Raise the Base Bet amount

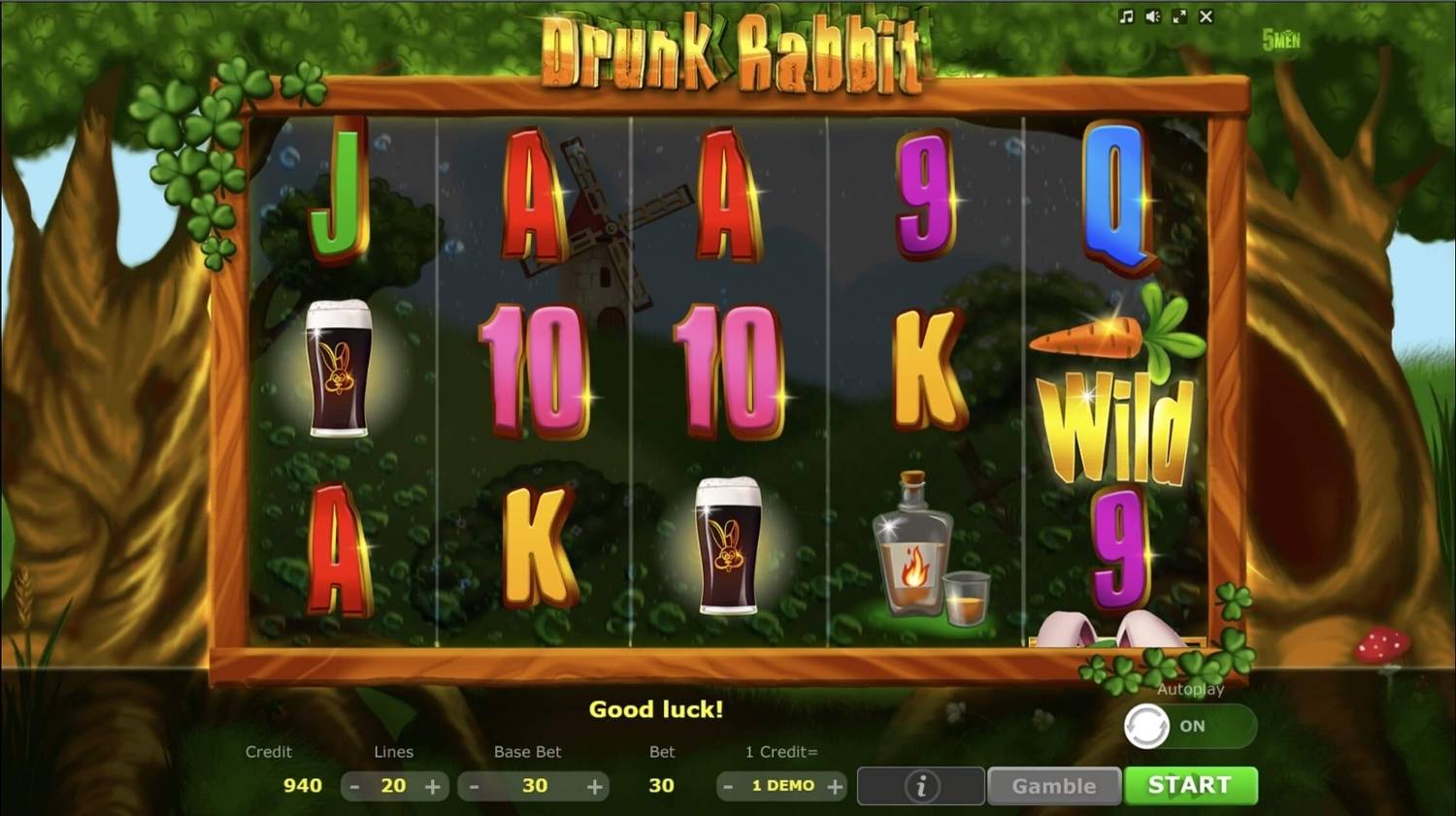tap(595, 786)
